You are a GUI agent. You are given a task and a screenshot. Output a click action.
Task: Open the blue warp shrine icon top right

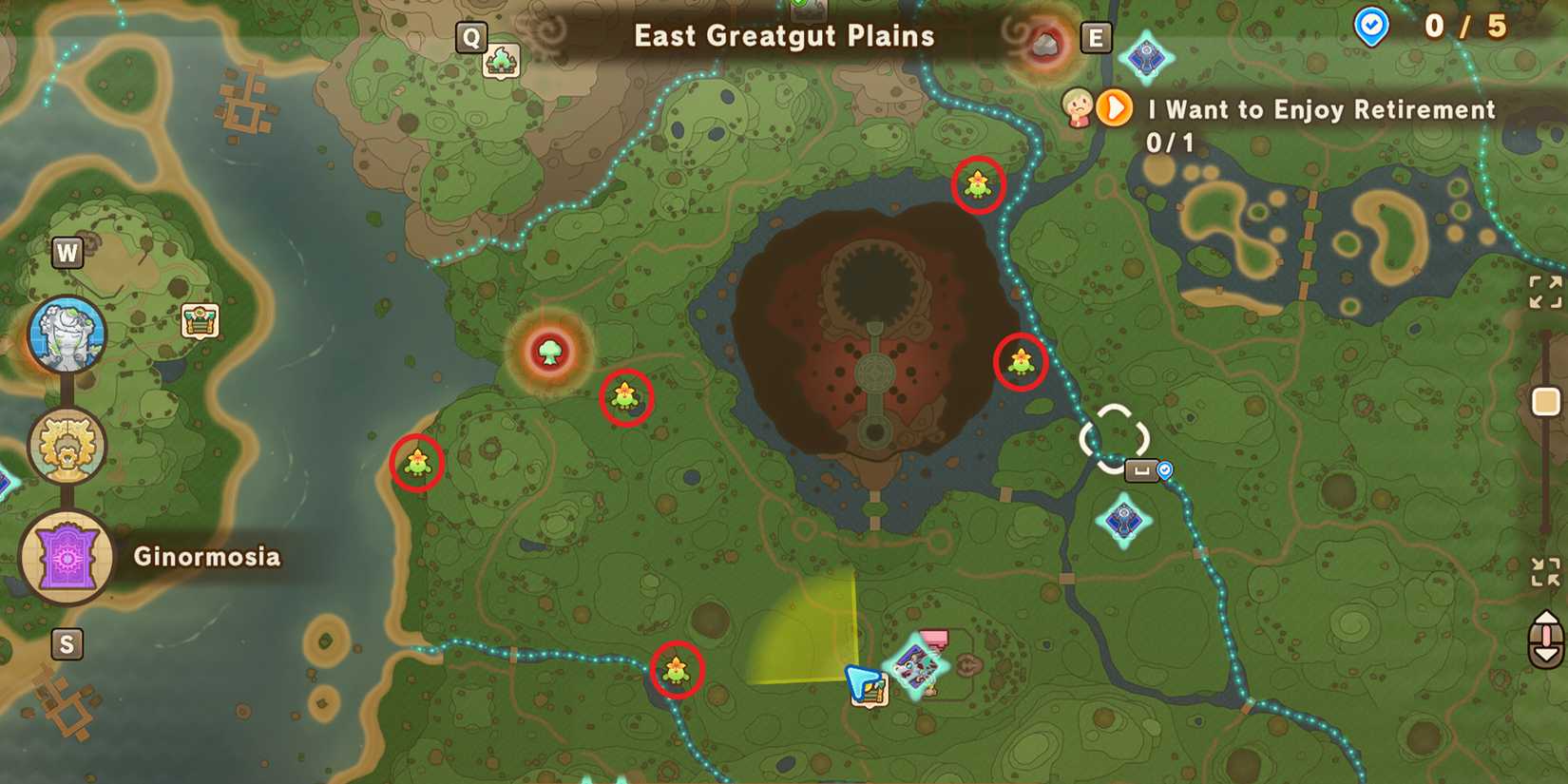[1145, 55]
